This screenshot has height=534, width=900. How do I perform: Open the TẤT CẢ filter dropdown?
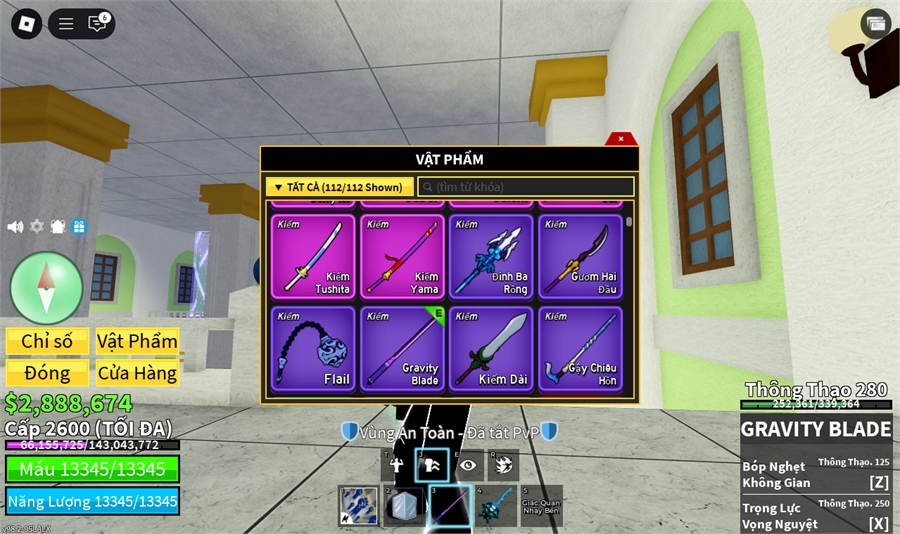coord(339,187)
